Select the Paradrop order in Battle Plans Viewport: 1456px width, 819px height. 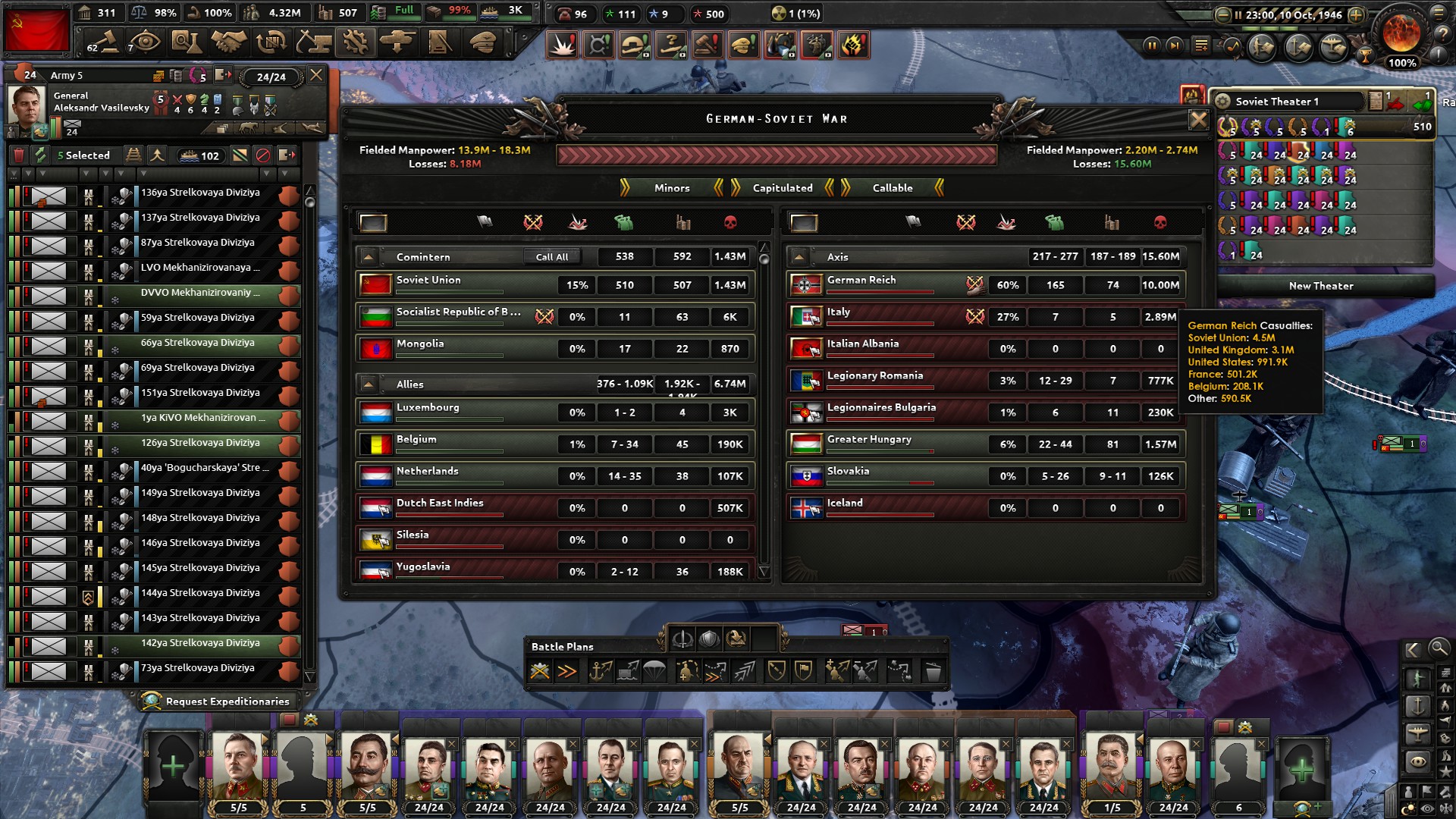(x=654, y=671)
